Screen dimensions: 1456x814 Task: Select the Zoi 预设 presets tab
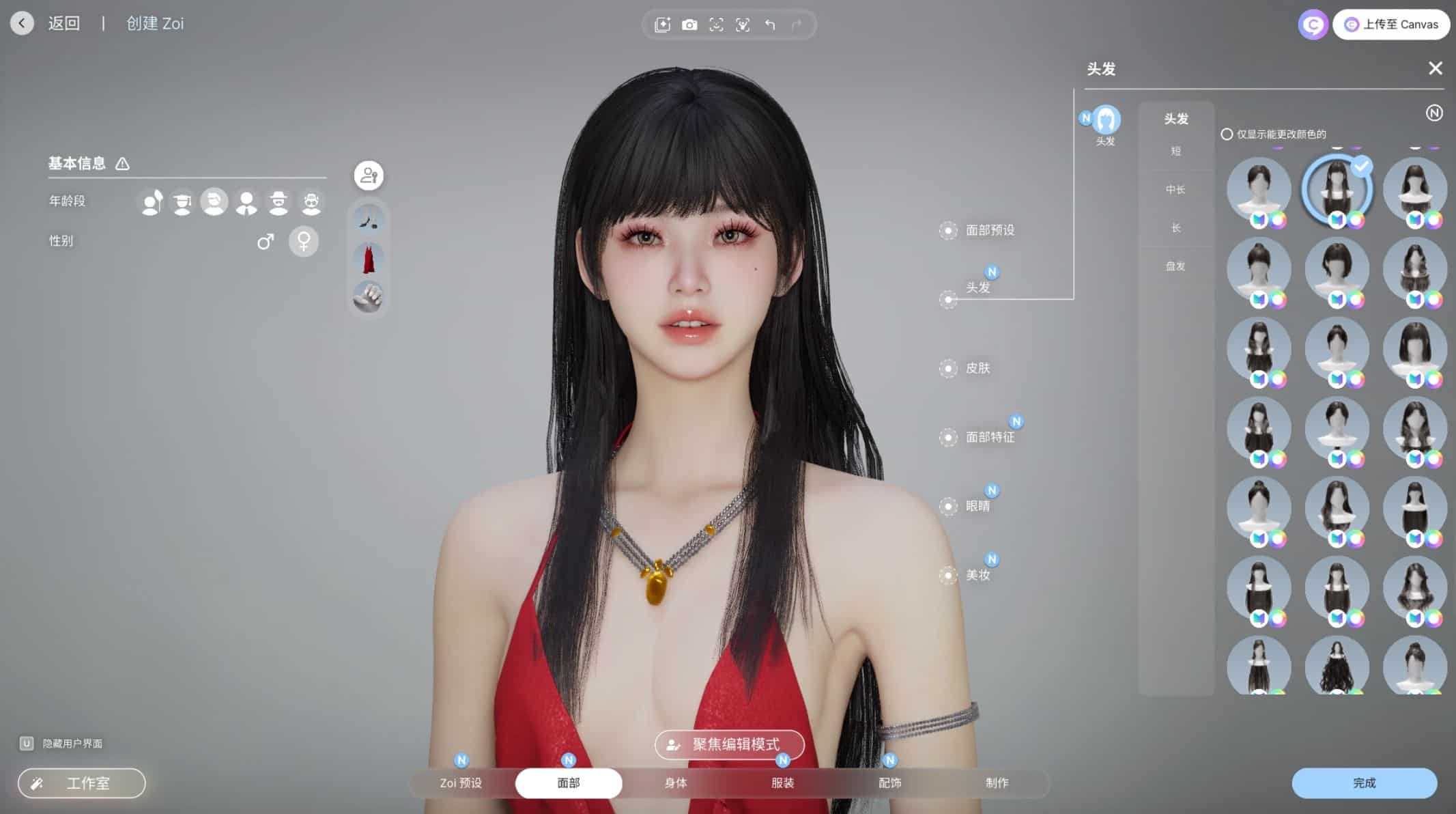pos(461,783)
